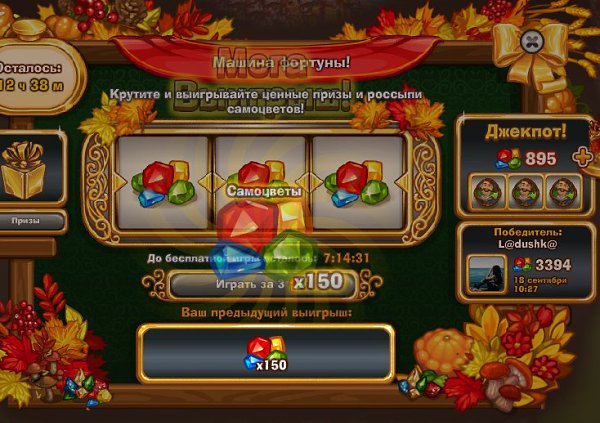This screenshot has height=423, width=600.
Task: Click the golden gift box icon
Action: [27, 169]
